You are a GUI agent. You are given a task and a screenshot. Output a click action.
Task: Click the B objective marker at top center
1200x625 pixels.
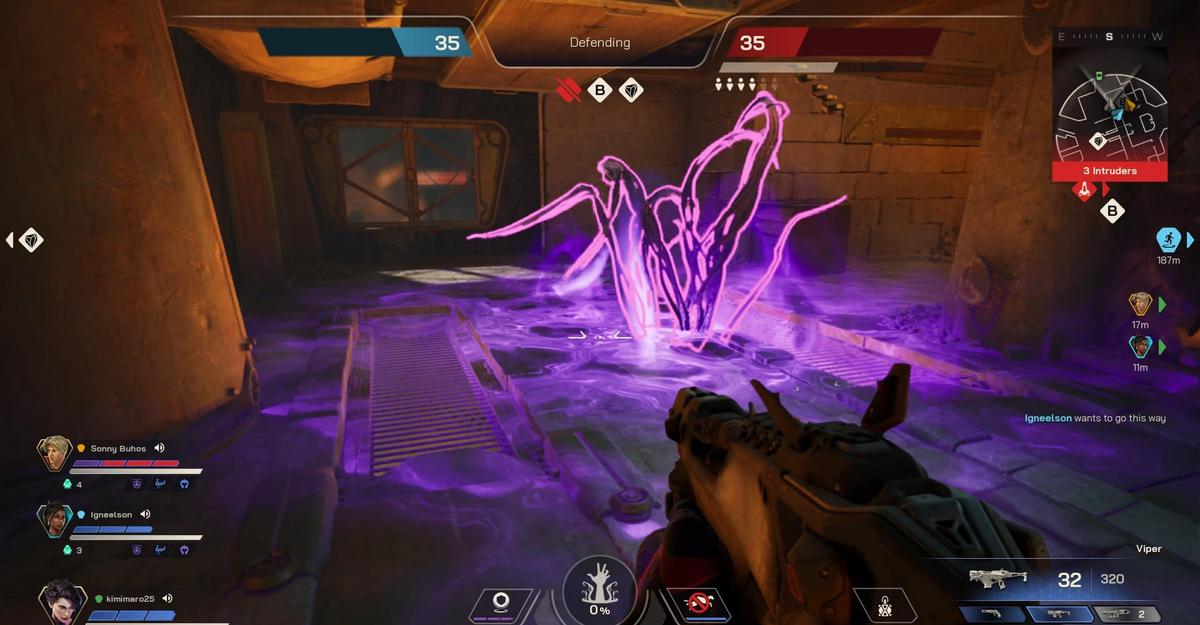click(x=599, y=91)
